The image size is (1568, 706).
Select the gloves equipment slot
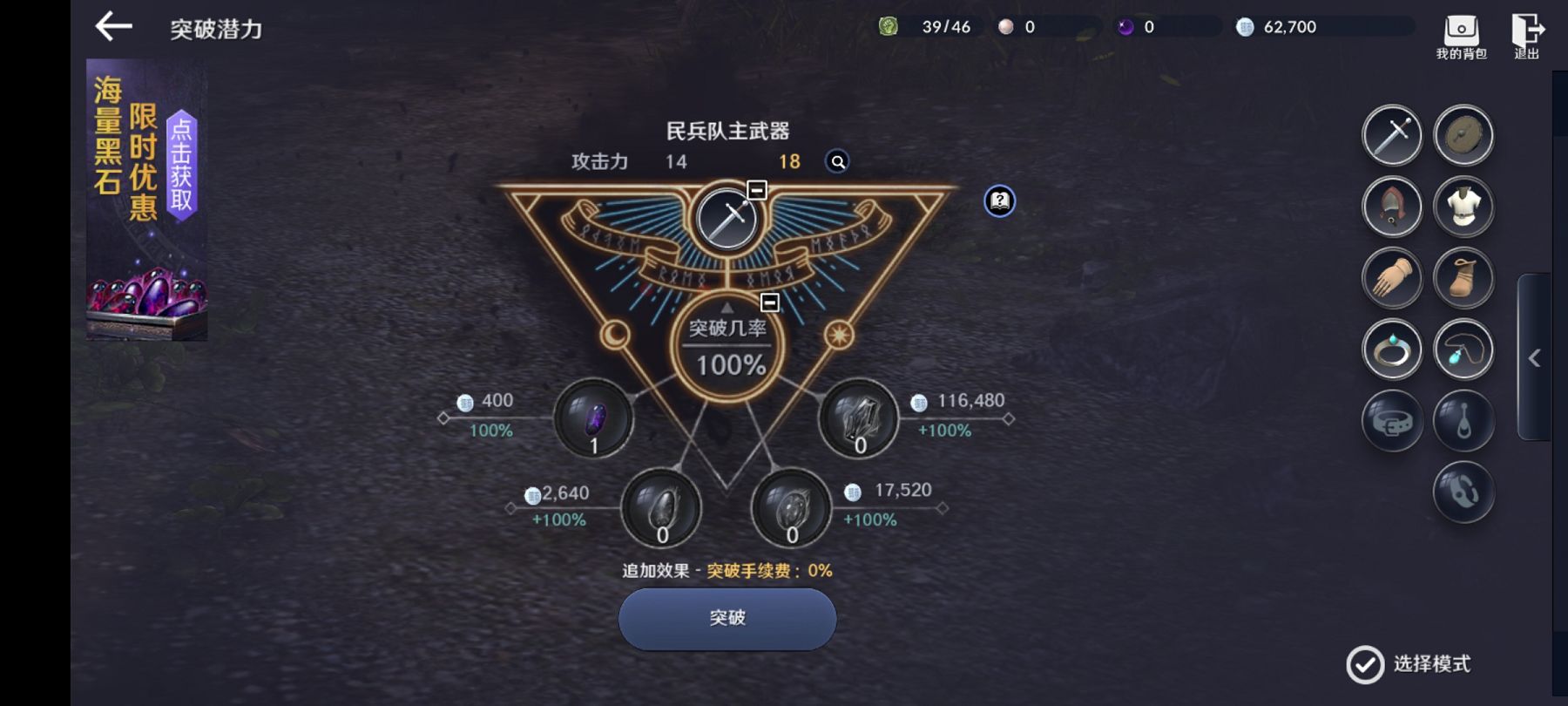[1392, 279]
